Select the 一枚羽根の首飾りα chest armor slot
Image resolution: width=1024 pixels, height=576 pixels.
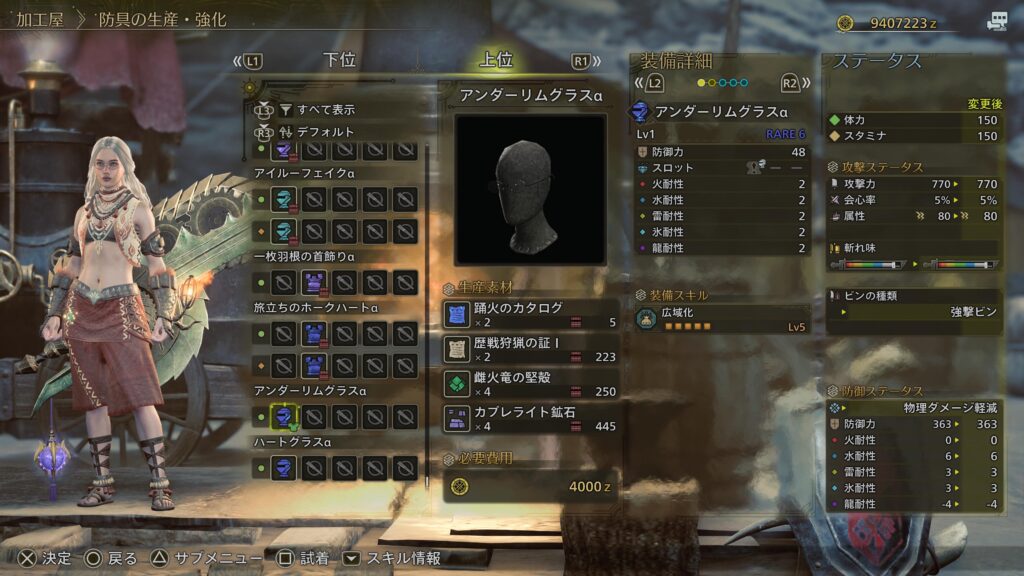tap(315, 282)
